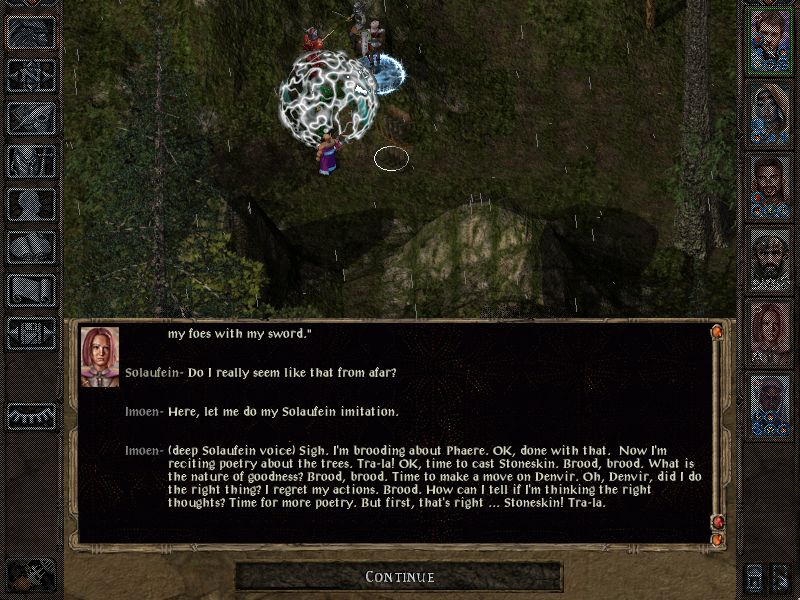Open the priest scroll screen
The height and width of the screenshot is (600, 800).
[31, 290]
